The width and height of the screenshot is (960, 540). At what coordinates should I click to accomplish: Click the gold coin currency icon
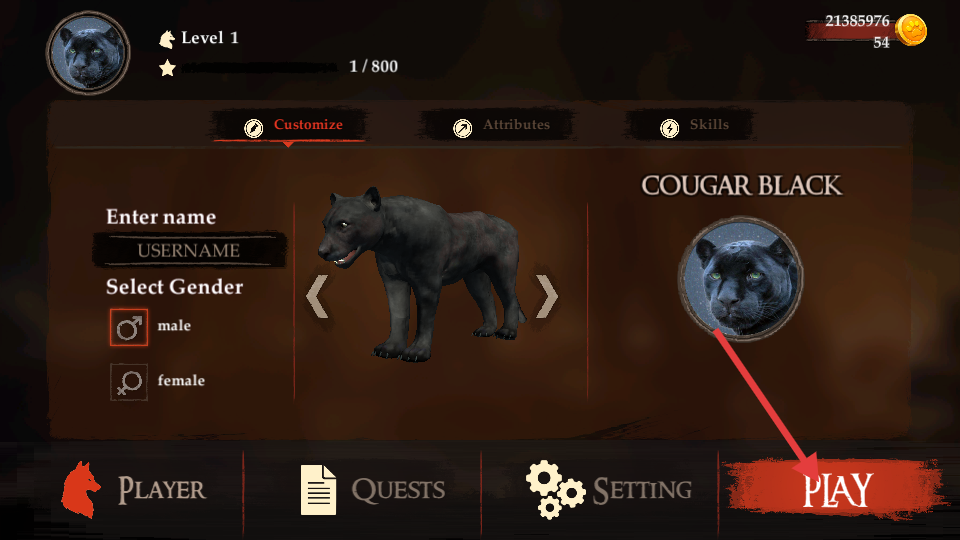click(x=911, y=30)
